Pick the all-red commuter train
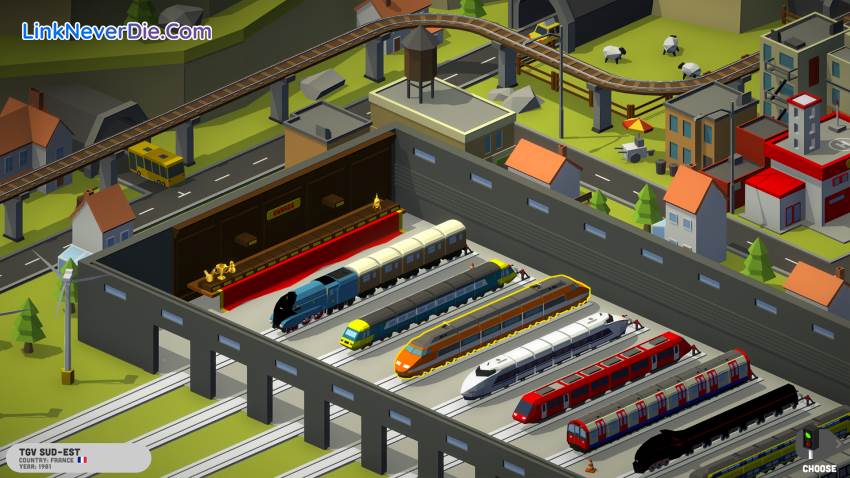 point(602,377)
